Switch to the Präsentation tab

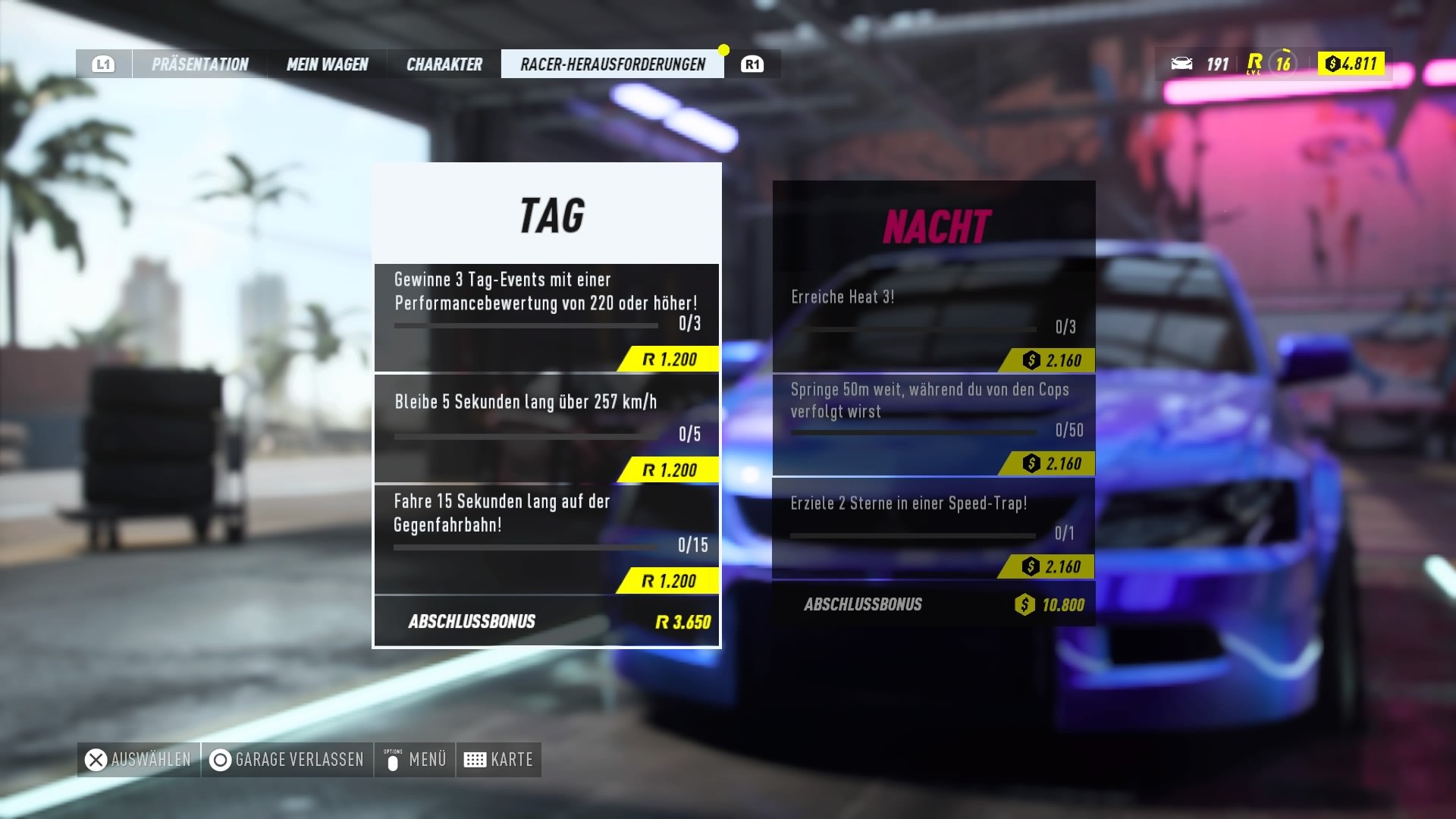[199, 64]
